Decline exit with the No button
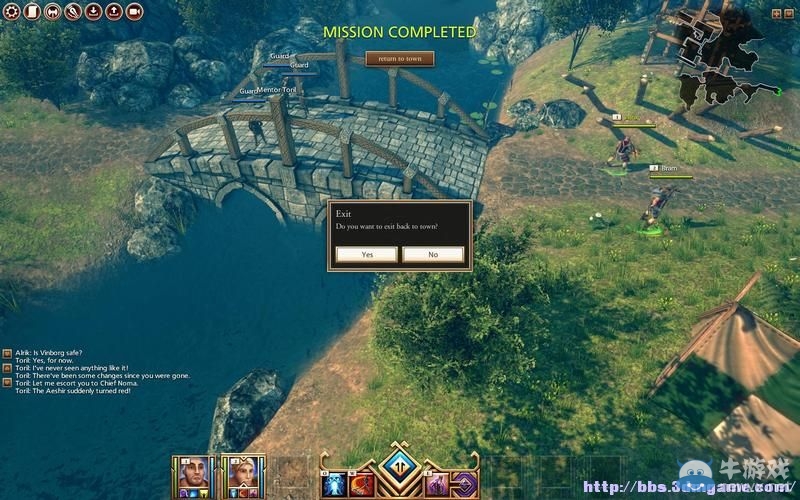Screen dimensions: 800x500 [x=433, y=255]
